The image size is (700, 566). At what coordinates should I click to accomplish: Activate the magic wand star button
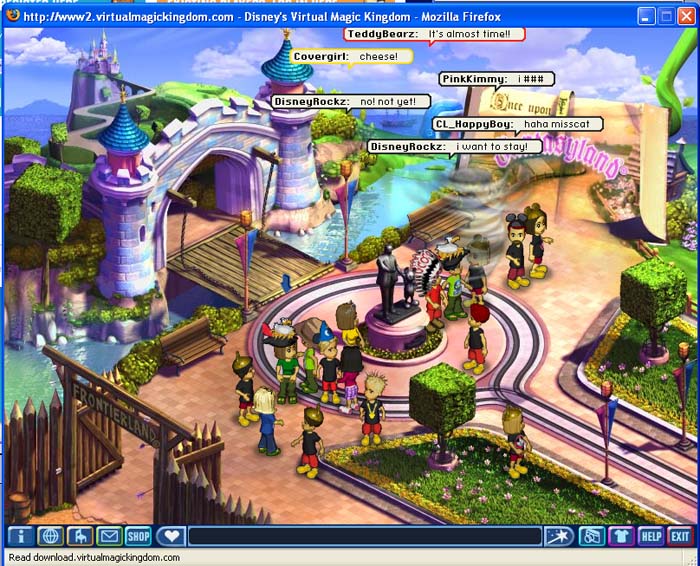559,536
